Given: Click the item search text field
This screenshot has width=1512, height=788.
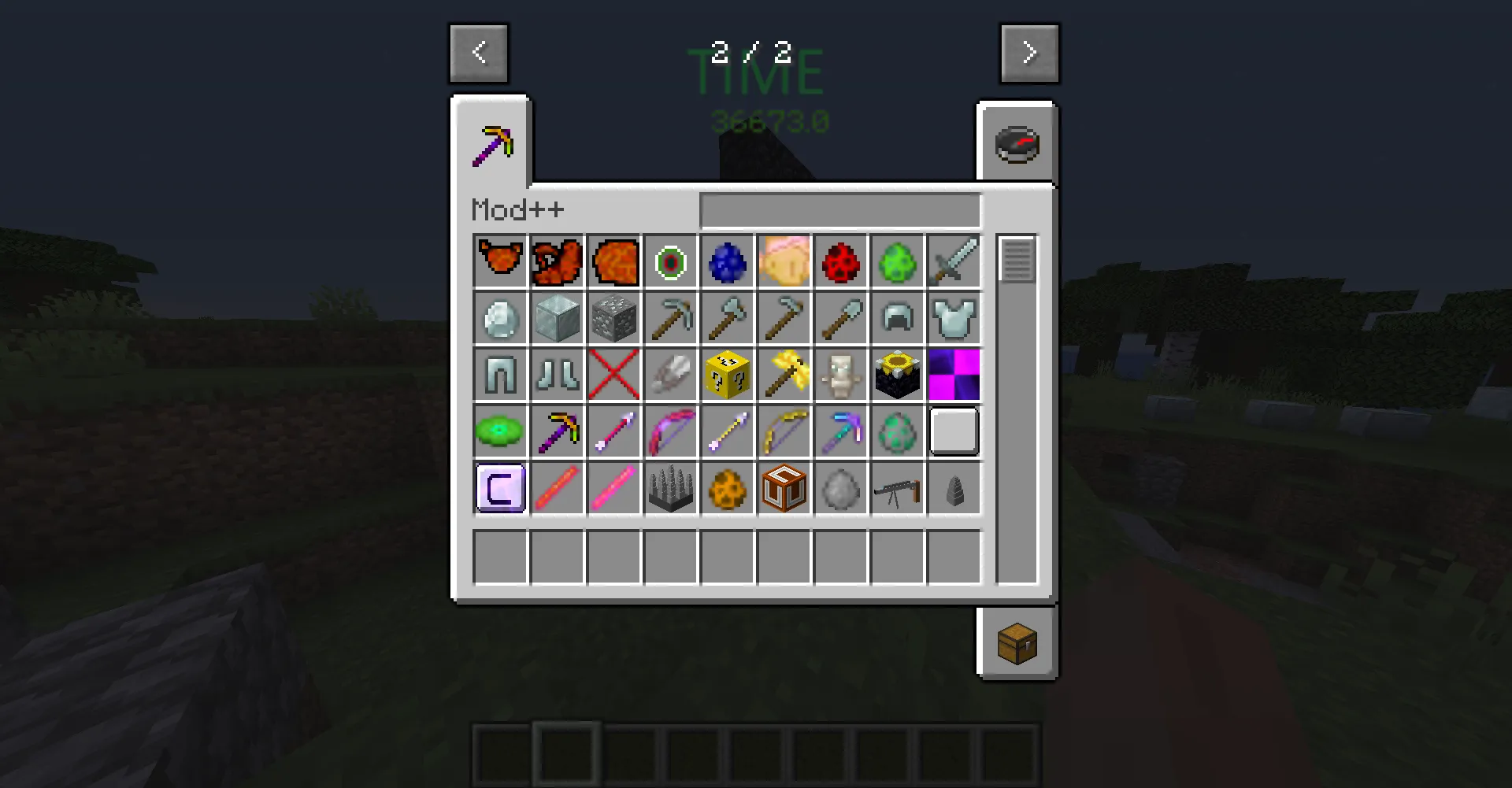Looking at the screenshot, I should (x=840, y=209).
